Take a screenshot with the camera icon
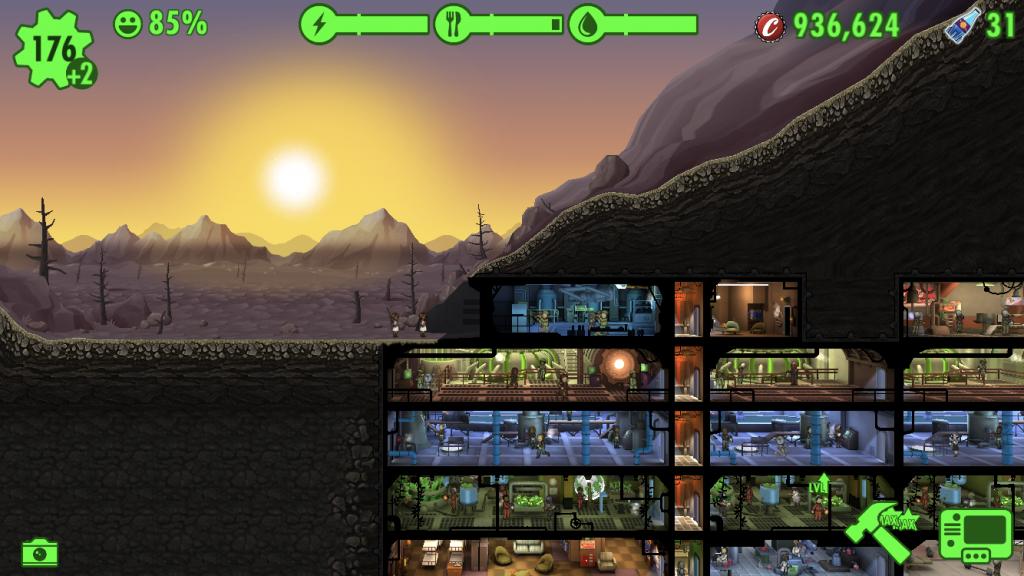The width and height of the screenshot is (1024, 576). [x=40, y=551]
